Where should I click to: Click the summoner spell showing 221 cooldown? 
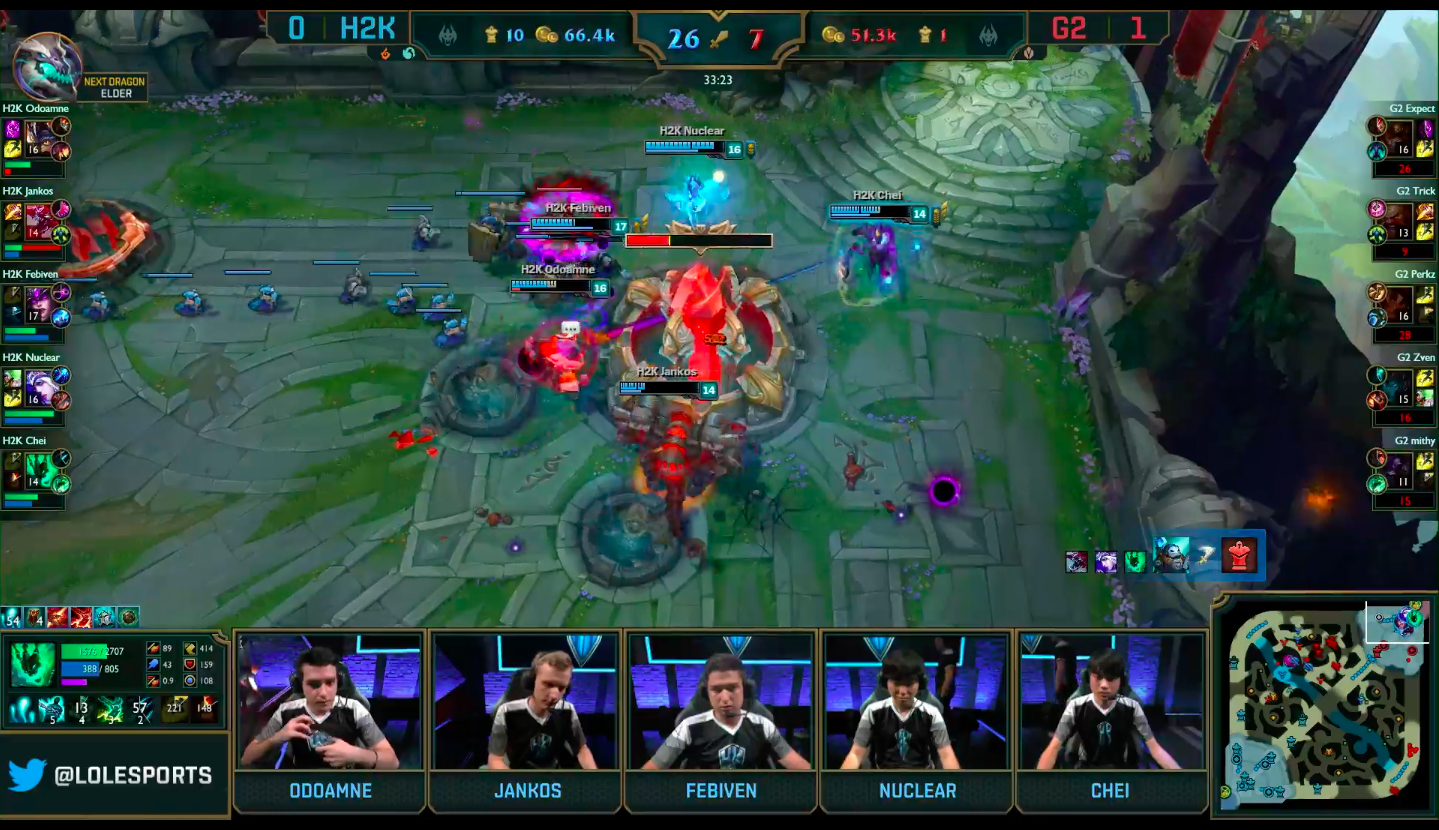coord(176,711)
